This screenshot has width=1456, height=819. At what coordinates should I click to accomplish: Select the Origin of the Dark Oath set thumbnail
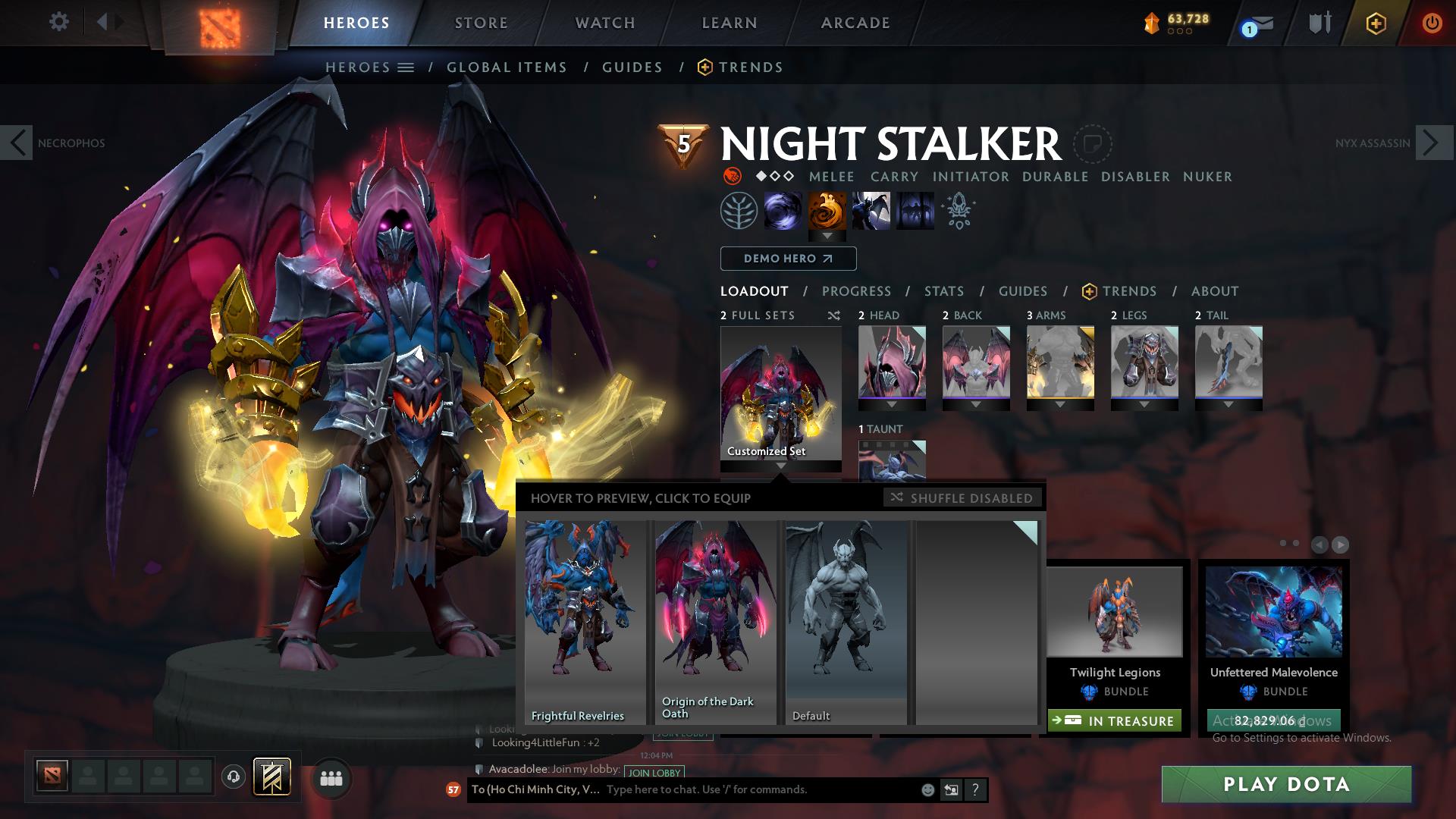click(x=714, y=614)
